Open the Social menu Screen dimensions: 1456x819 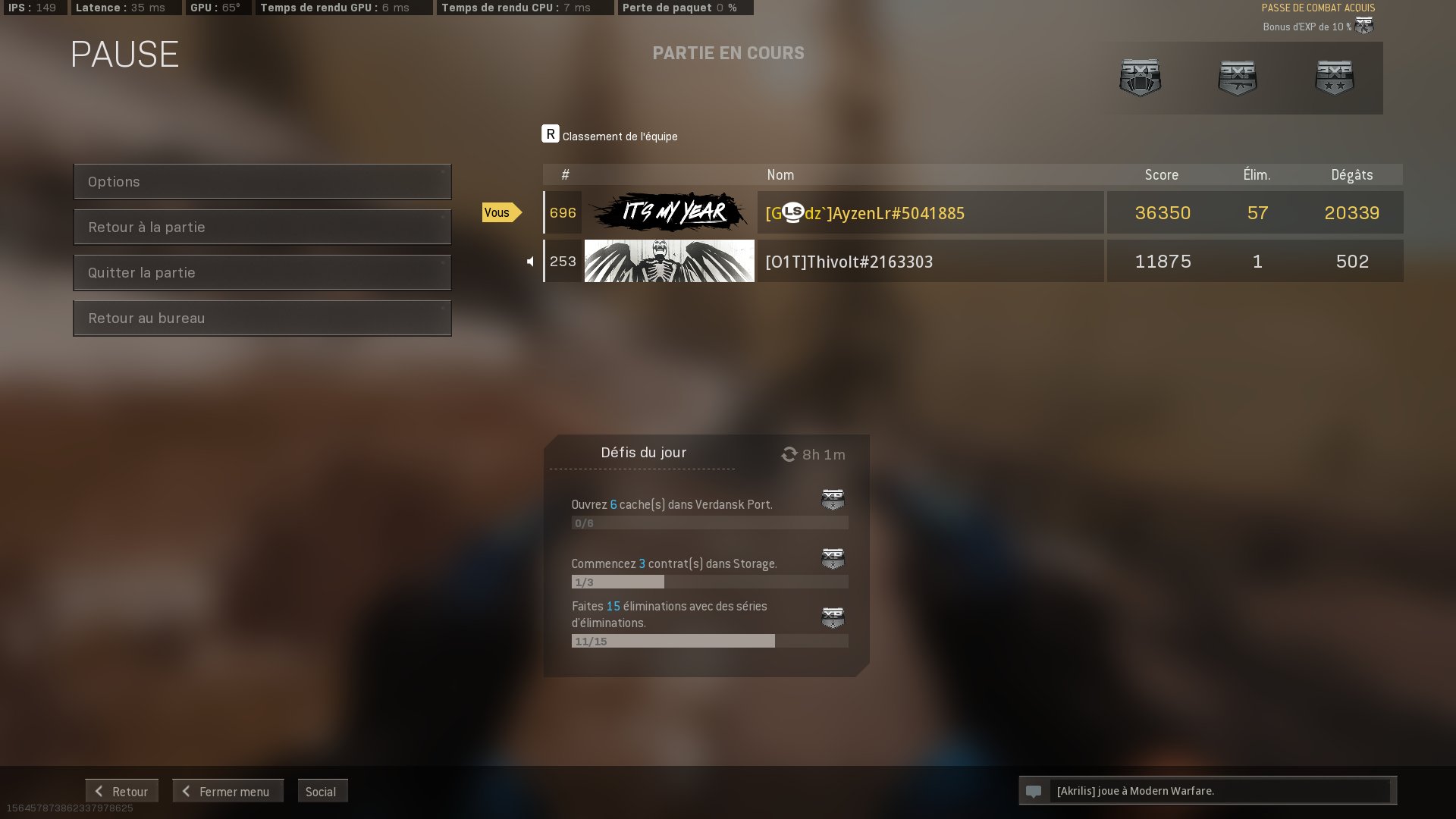[322, 791]
